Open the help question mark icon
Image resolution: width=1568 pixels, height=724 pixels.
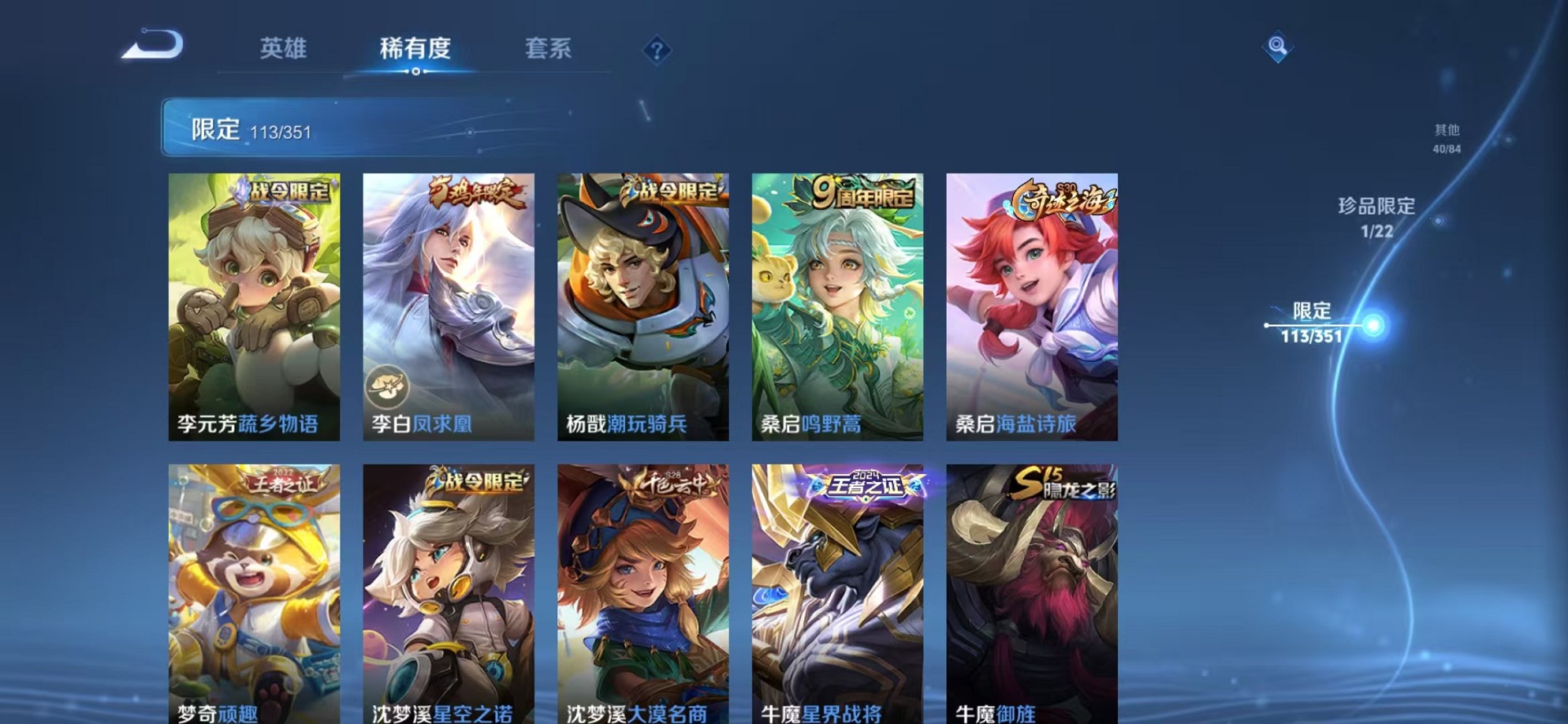click(x=657, y=51)
